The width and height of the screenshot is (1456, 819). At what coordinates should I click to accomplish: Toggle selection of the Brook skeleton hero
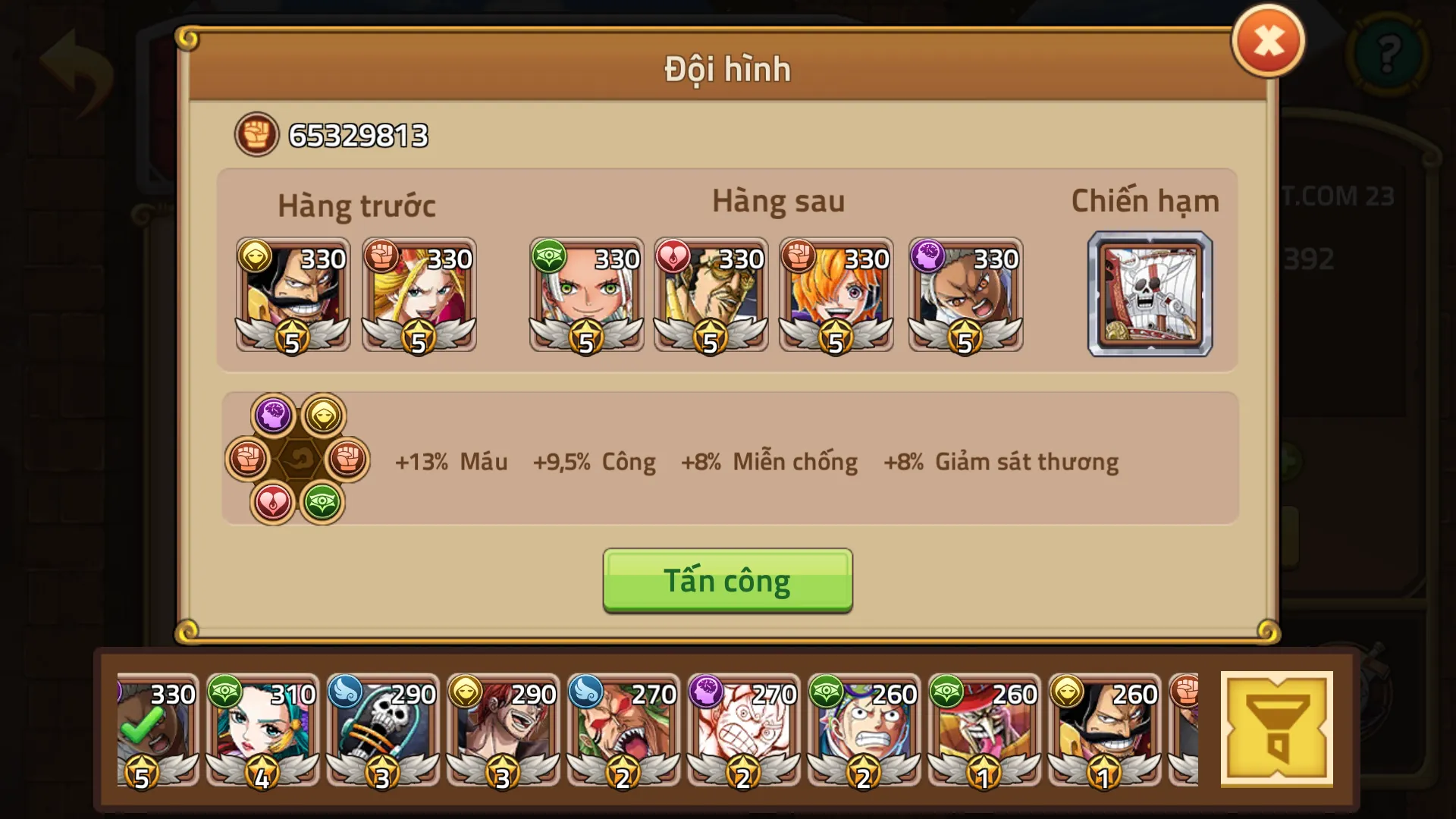[383, 732]
